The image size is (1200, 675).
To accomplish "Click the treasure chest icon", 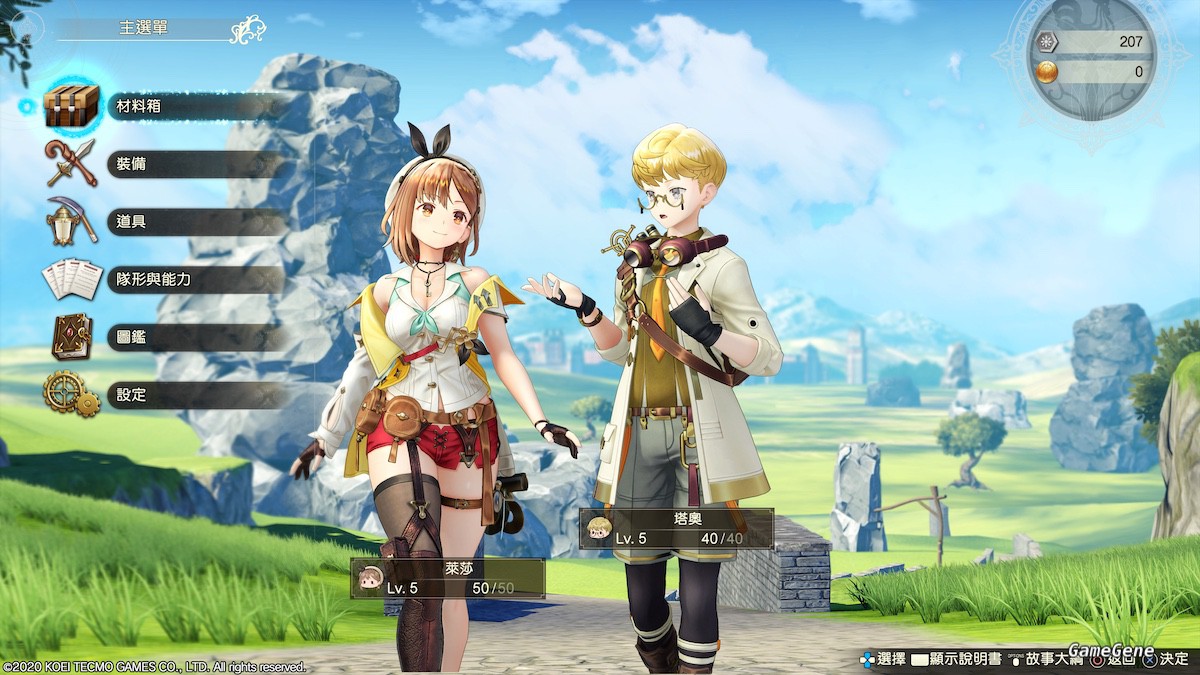I will (72, 106).
